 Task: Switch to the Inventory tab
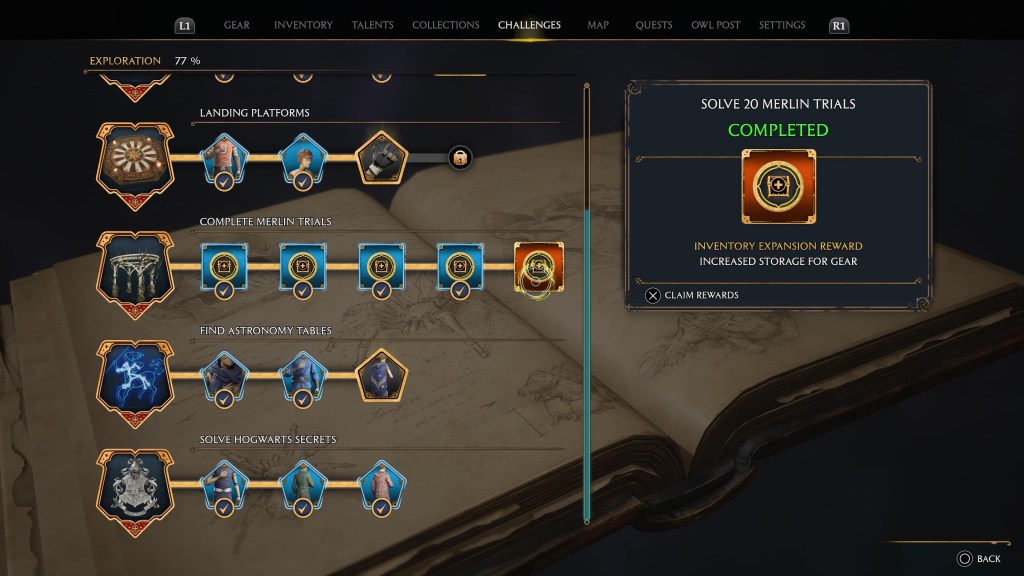[303, 25]
